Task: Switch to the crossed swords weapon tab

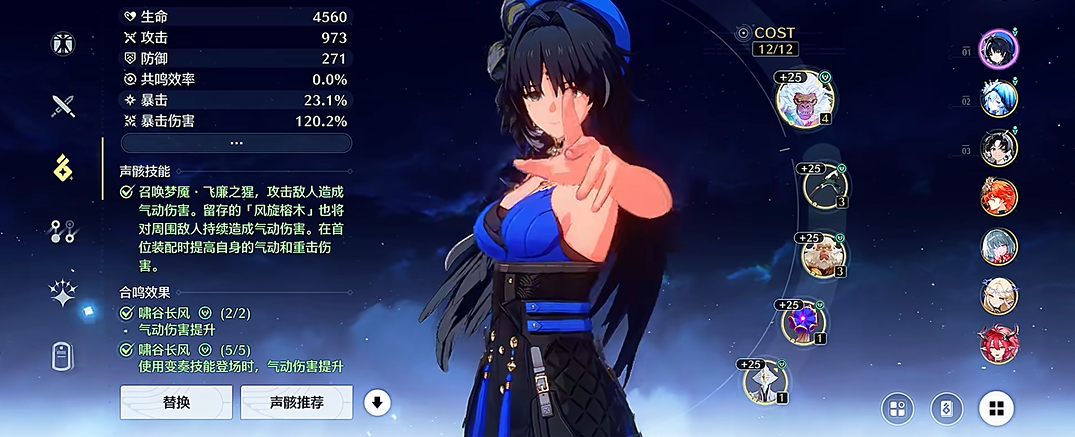Action: click(63, 105)
